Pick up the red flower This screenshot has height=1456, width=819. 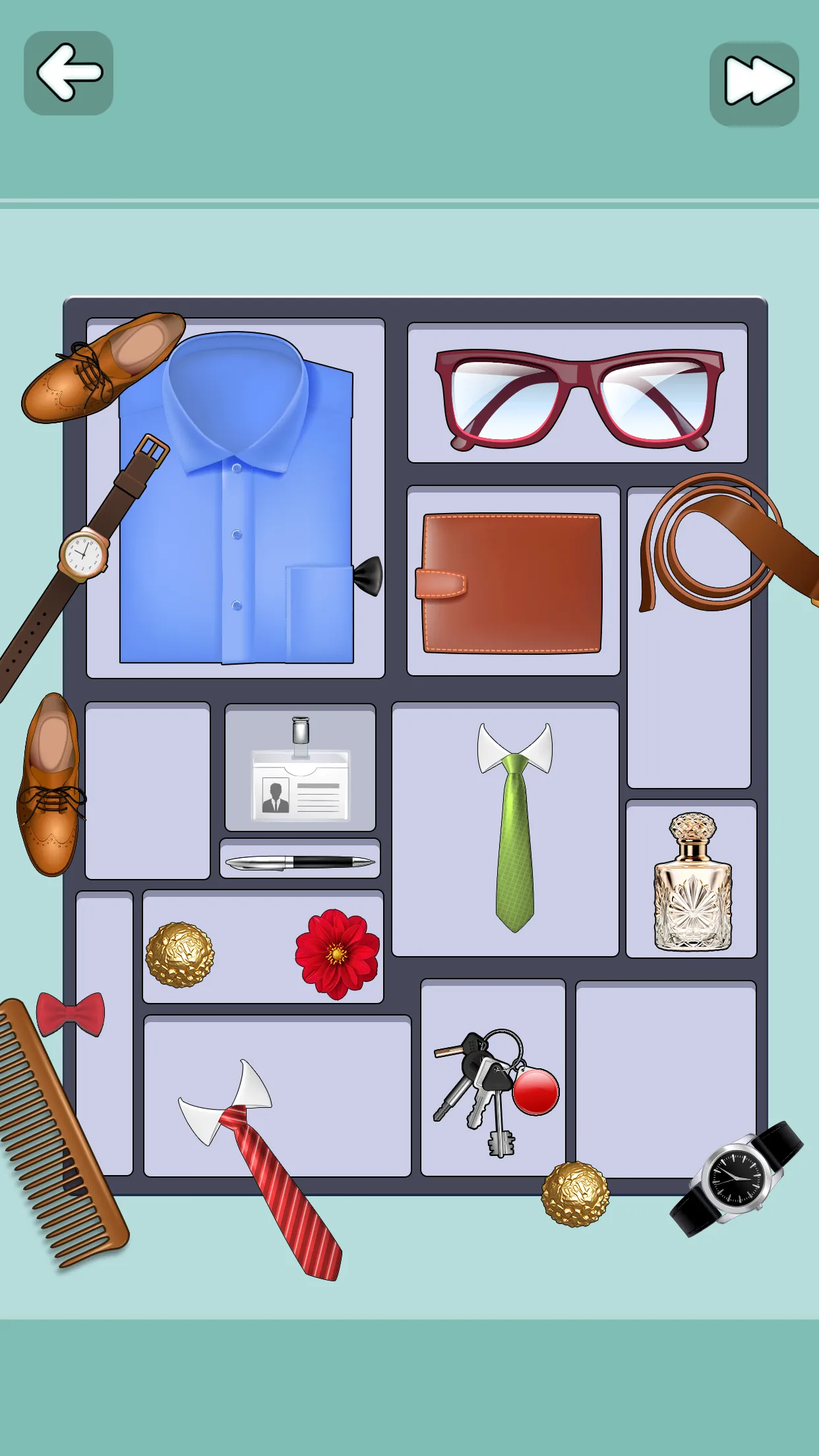(x=337, y=952)
